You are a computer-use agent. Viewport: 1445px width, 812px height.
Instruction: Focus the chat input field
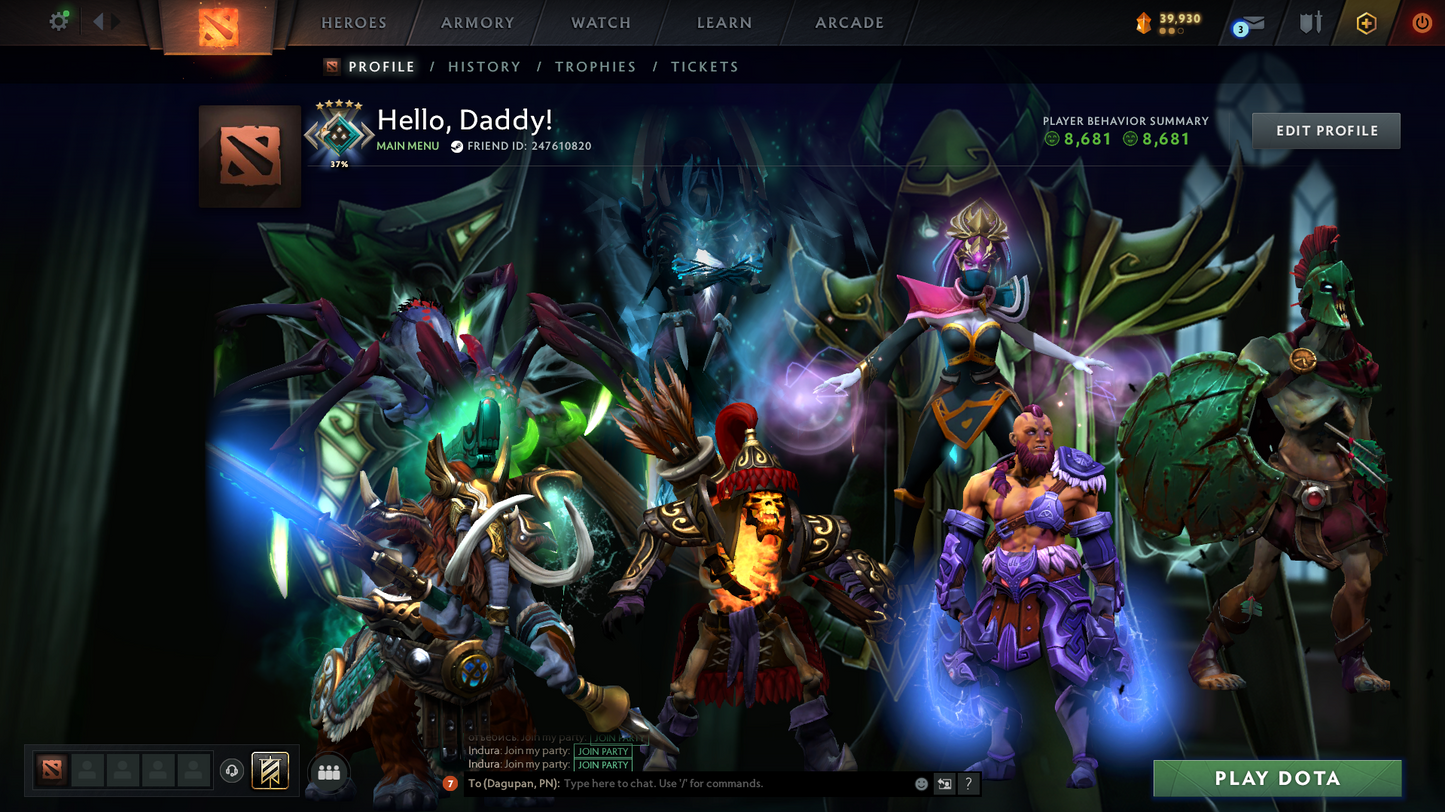point(735,784)
